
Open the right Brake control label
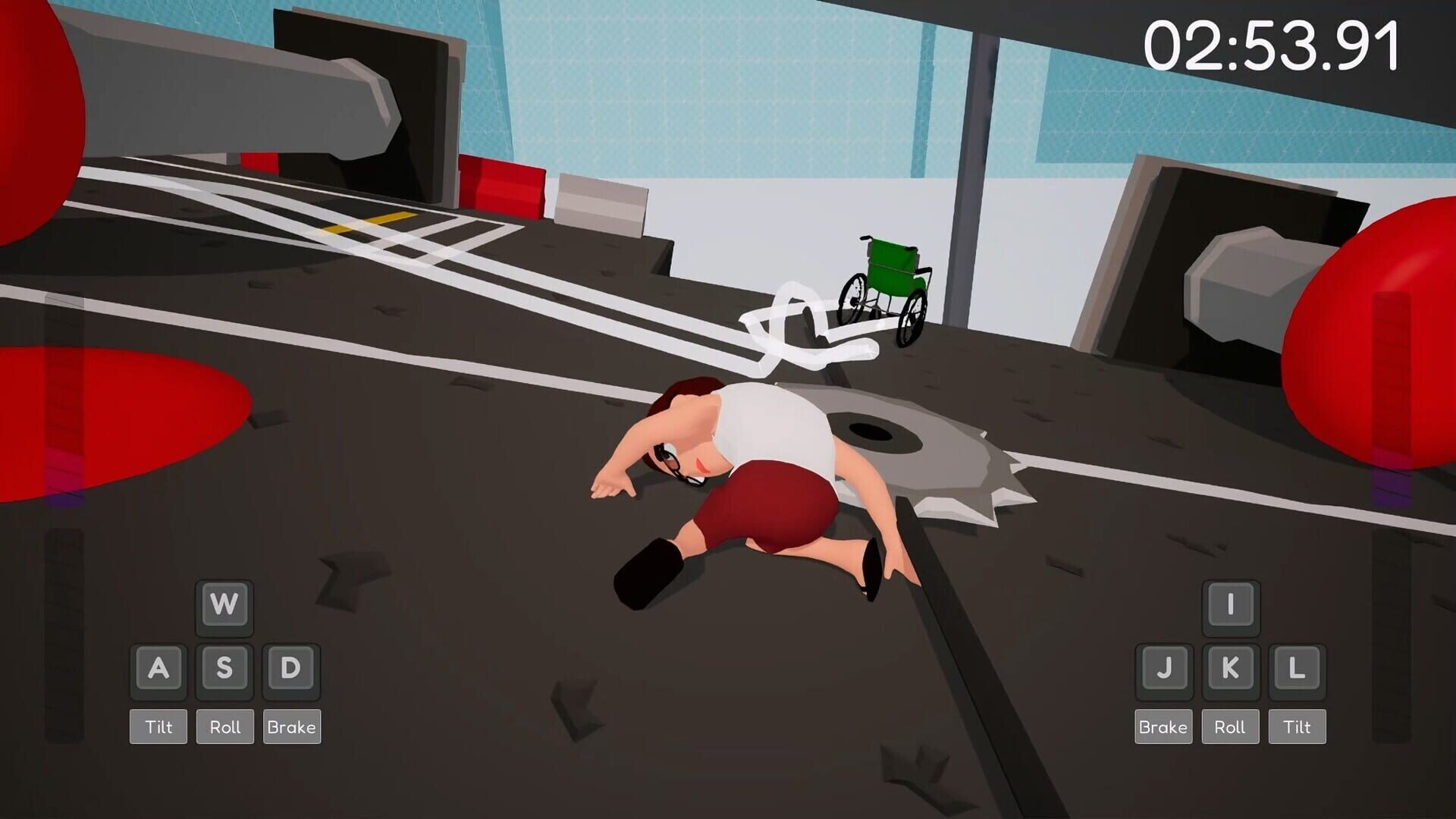[1163, 726]
